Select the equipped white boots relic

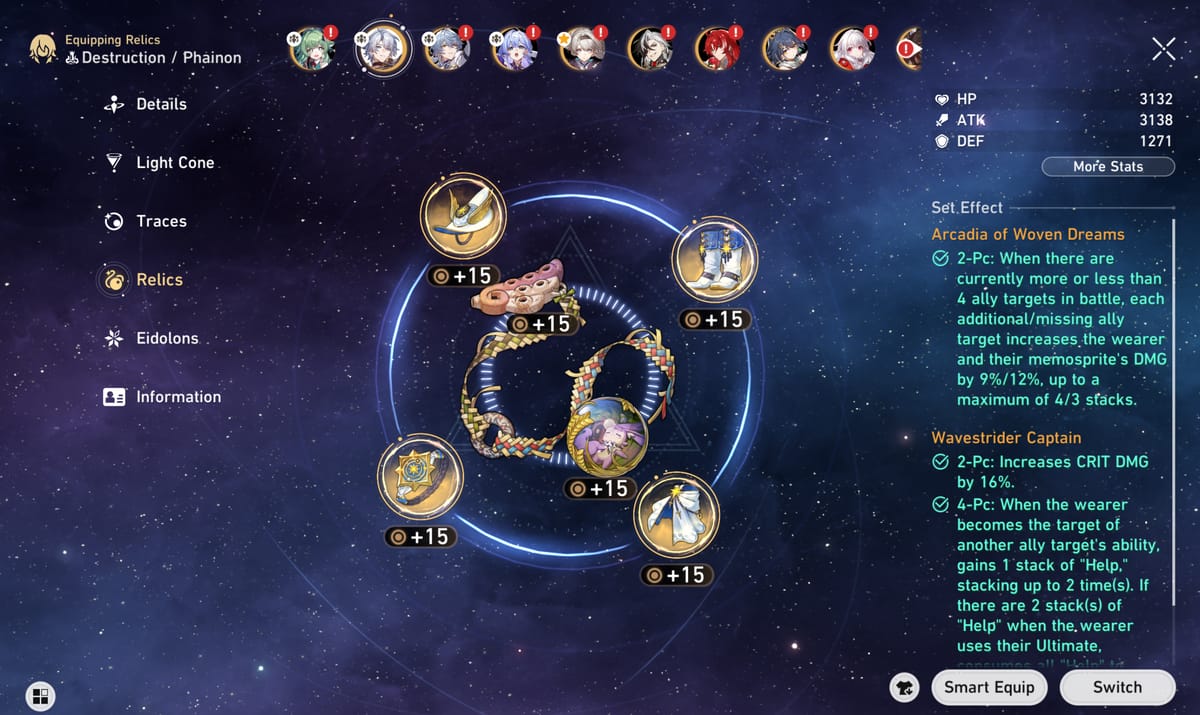(x=714, y=260)
